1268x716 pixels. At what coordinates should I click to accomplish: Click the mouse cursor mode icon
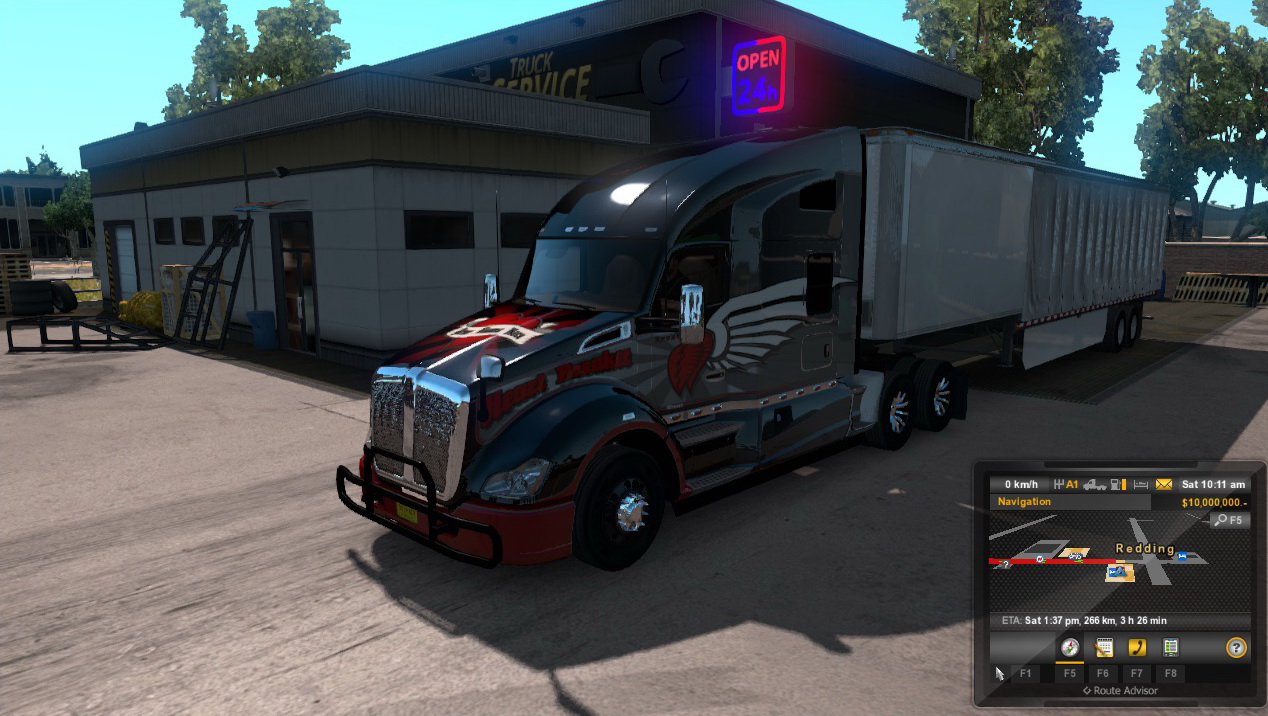tap(999, 673)
